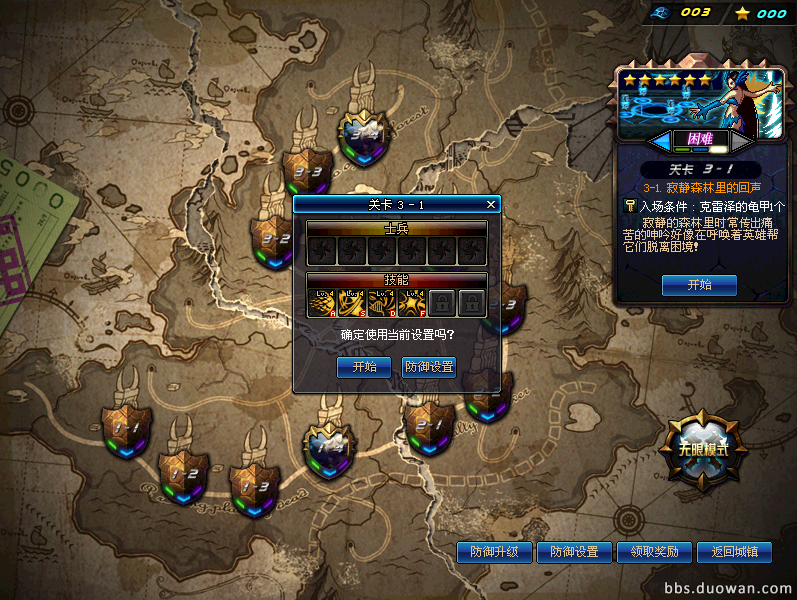Select the skill icon marked S
Screen dimensions: 797x600
pyautogui.click(x=351, y=302)
